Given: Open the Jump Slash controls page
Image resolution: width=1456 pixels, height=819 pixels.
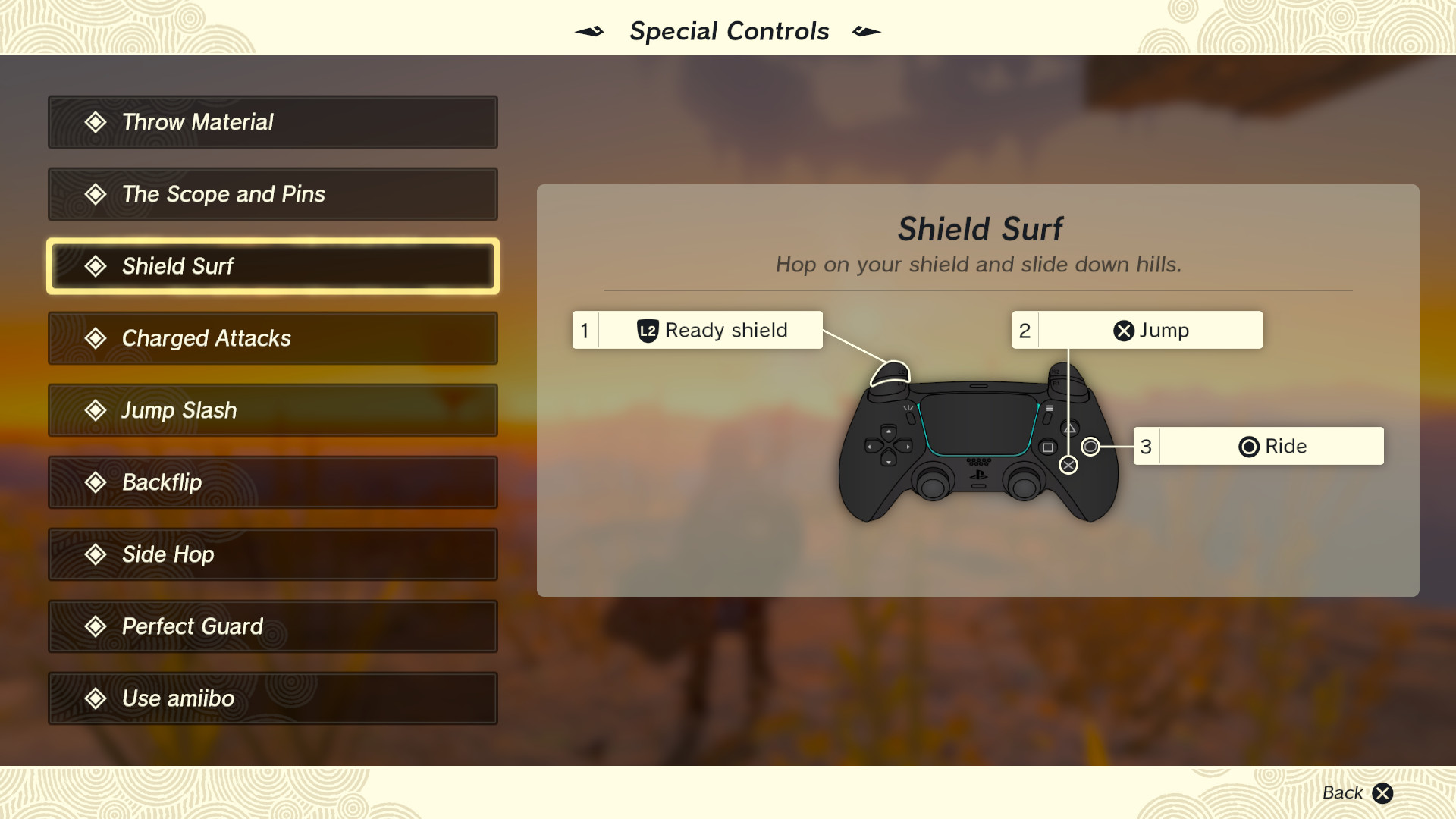Looking at the screenshot, I should pos(272,410).
